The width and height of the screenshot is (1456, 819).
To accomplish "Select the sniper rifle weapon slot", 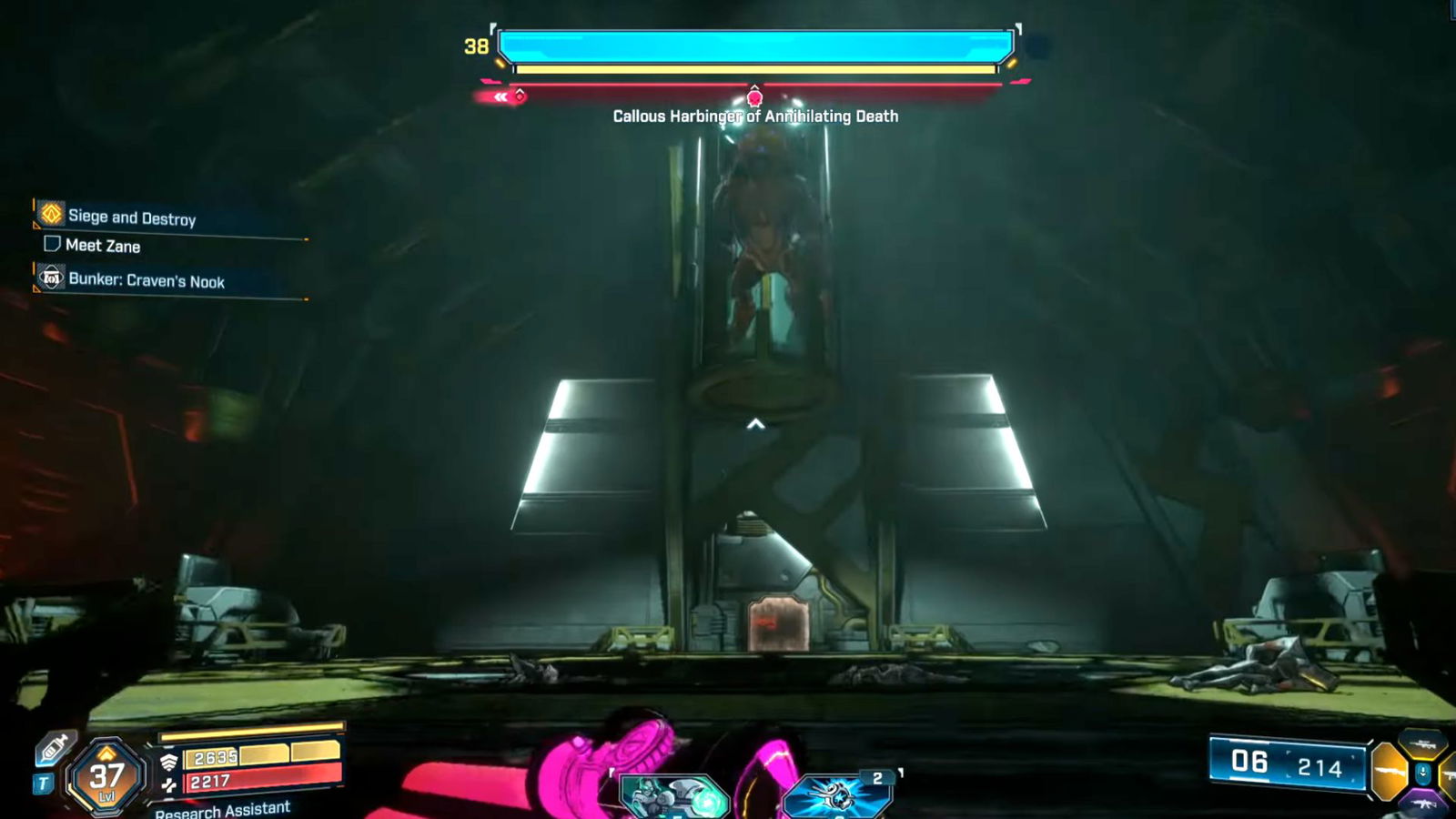I will tap(1422, 744).
